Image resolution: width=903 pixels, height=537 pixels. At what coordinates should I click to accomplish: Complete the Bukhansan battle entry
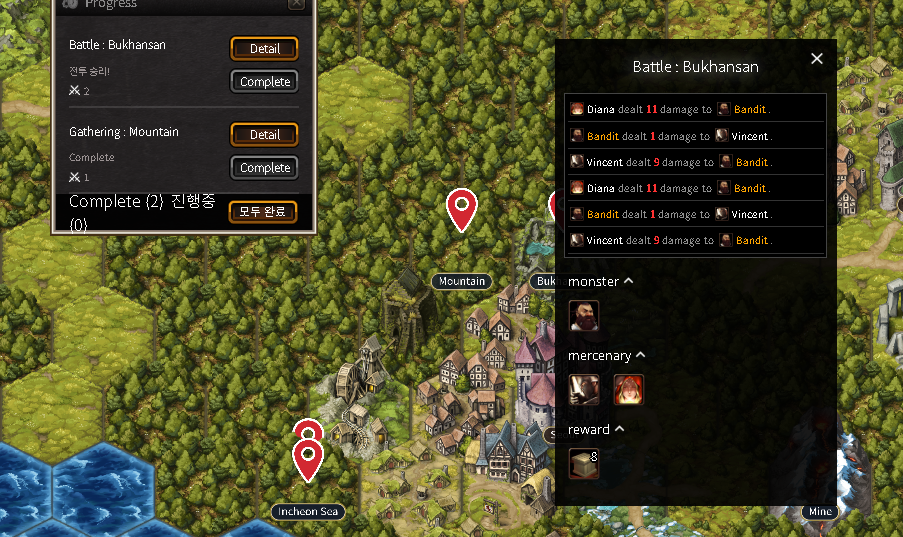pyautogui.click(x=264, y=82)
